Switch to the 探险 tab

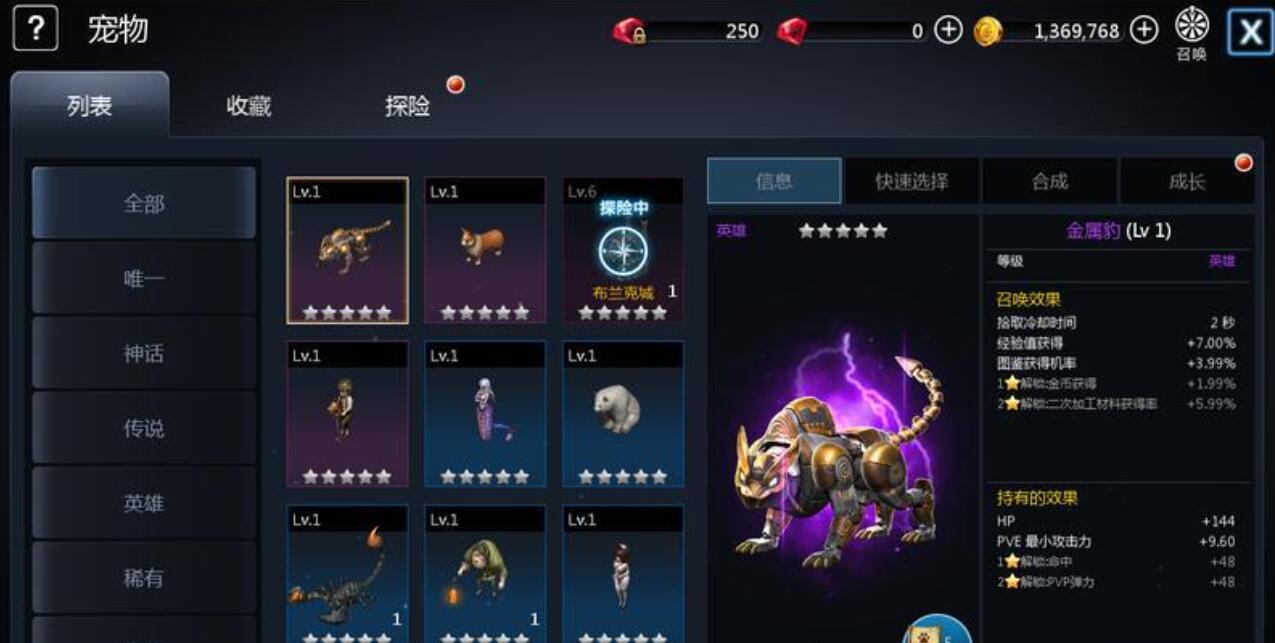click(408, 106)
